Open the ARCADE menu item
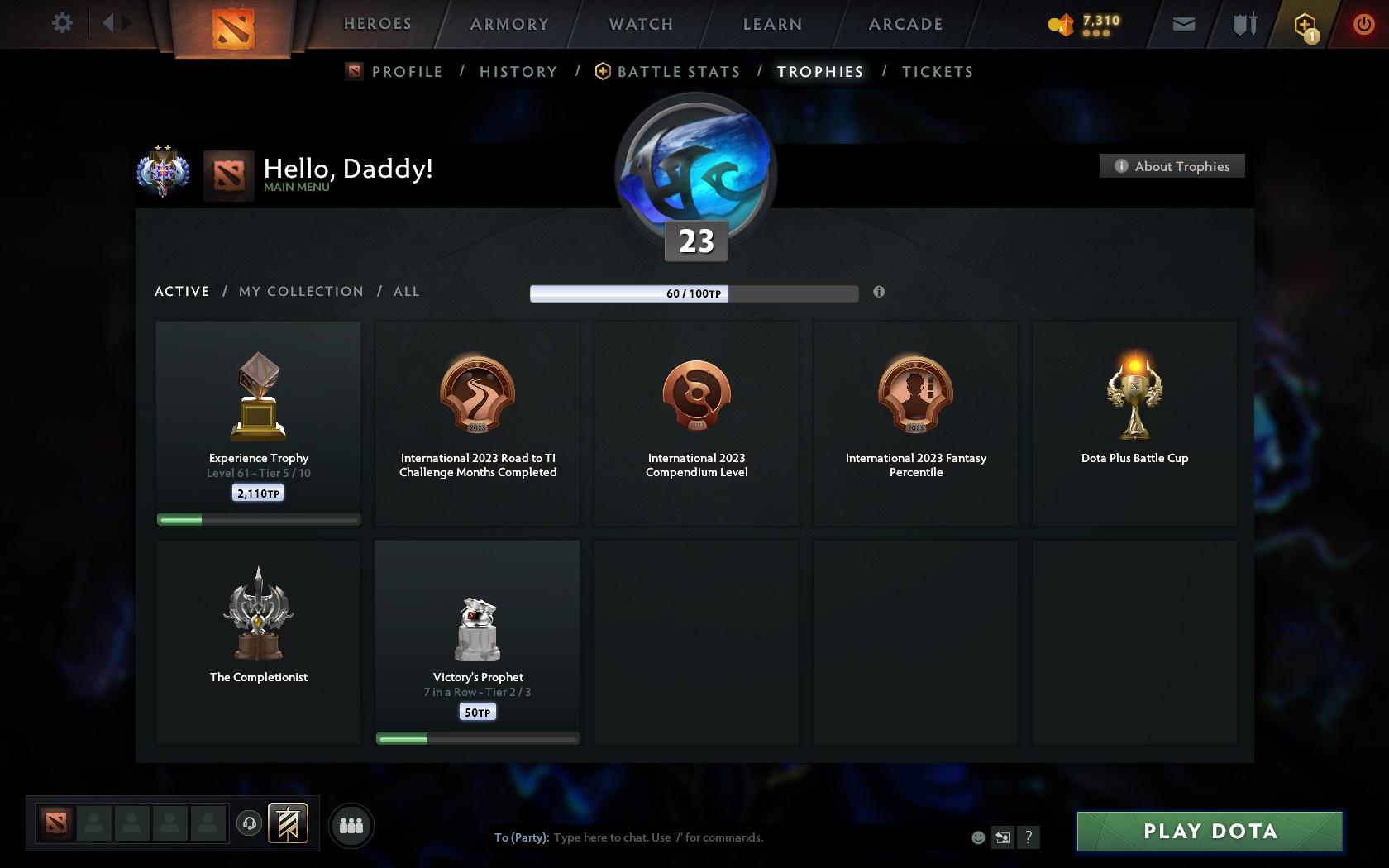Screen dimensions: 1389x868 point(905,24)
